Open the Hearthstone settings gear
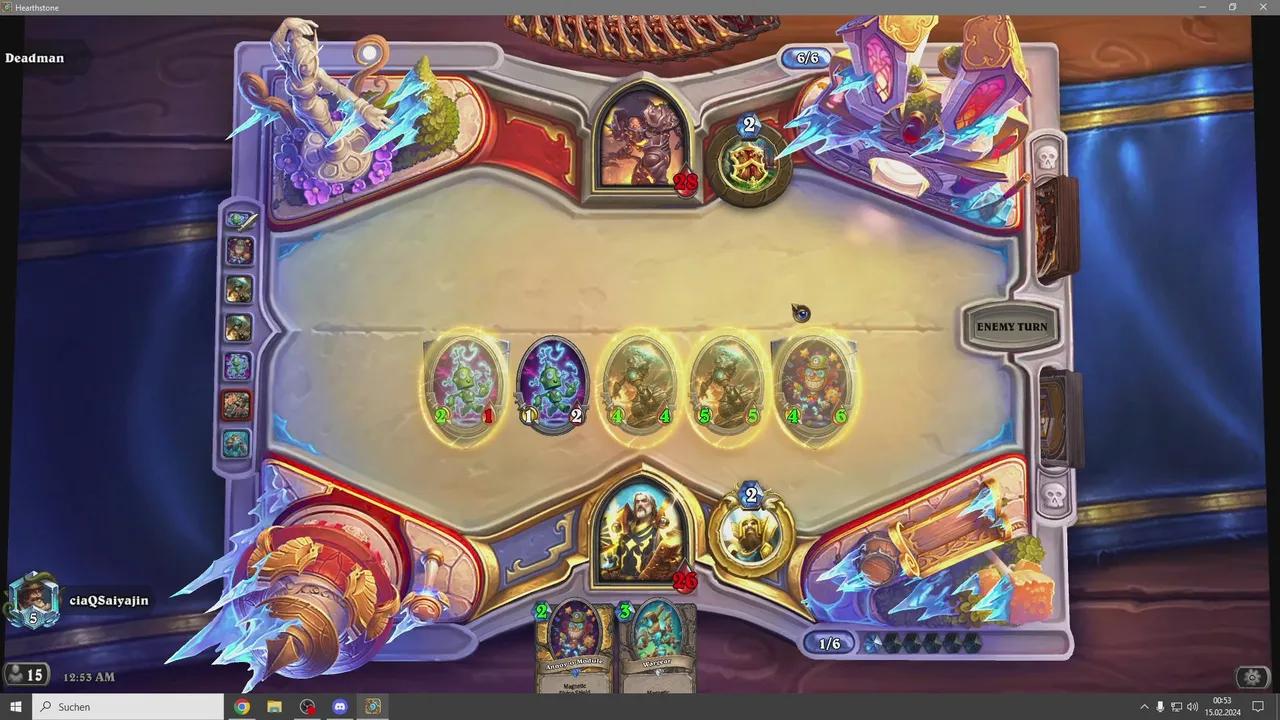Screen dimensions: 1280x720 (1252, 677)
